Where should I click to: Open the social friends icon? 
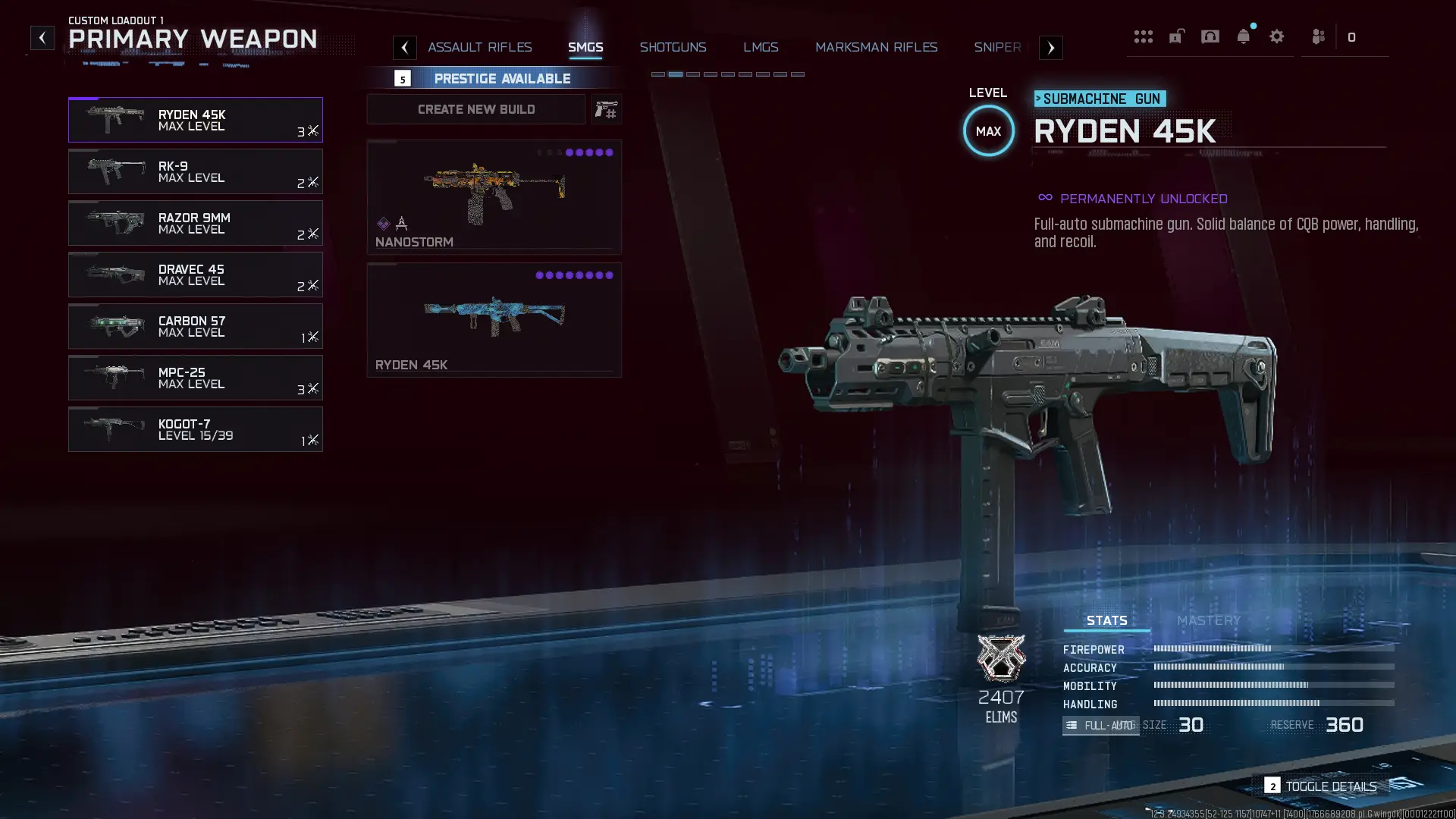pos(1318,36)
